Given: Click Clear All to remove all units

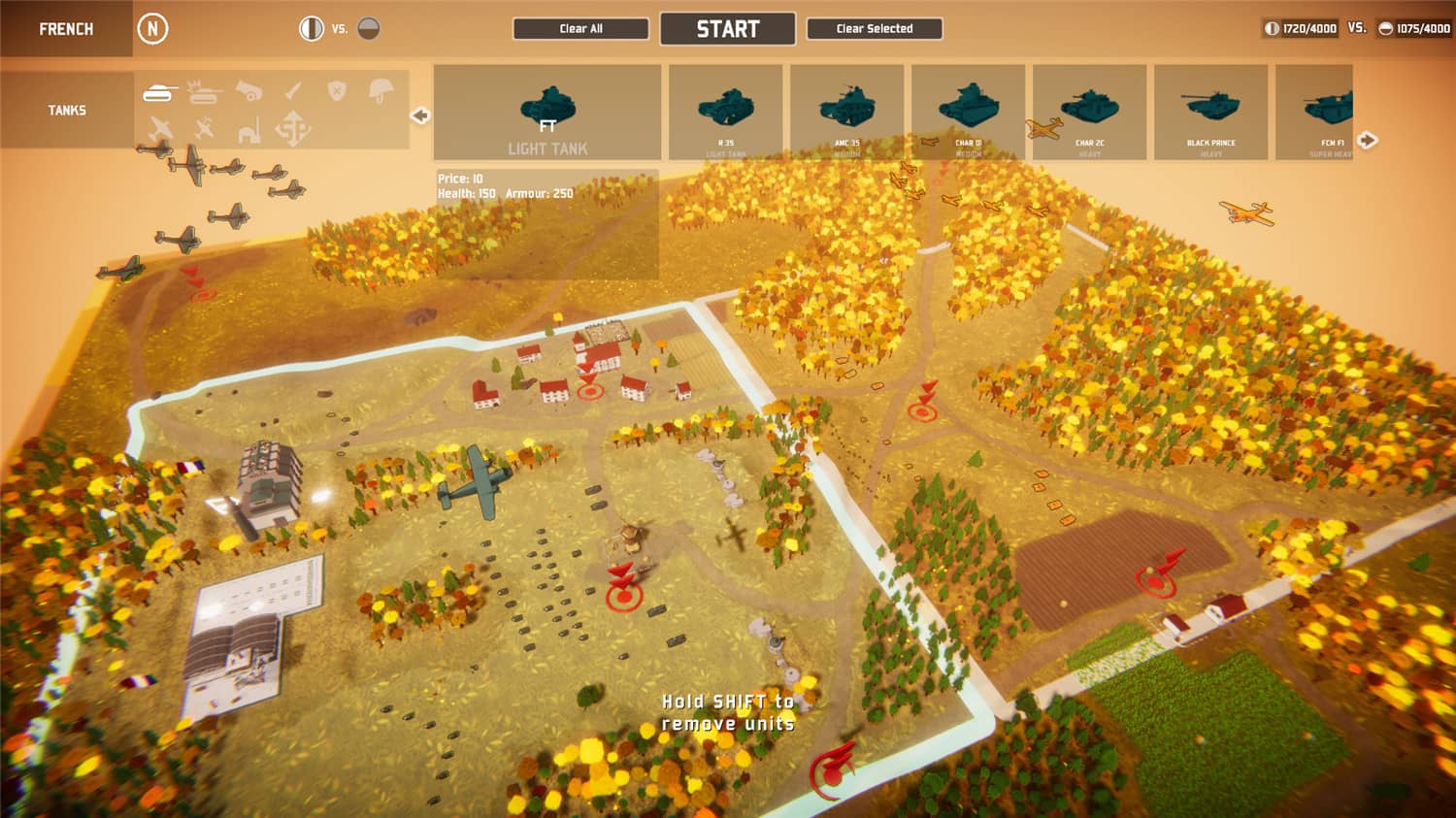Looking at the screenshot, I should pyautogui.click(x=580, y=28).
